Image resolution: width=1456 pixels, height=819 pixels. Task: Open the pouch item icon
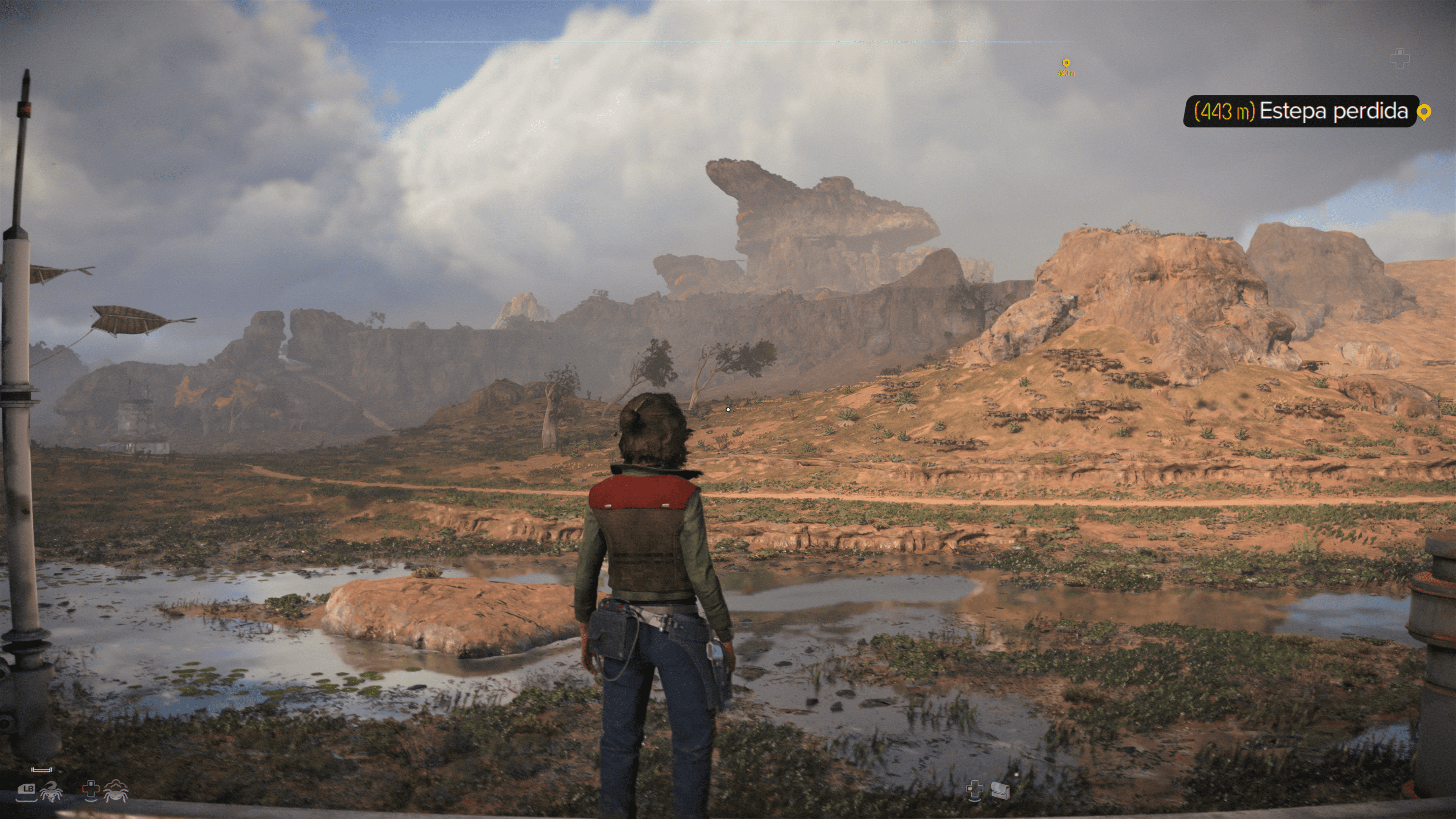point(1001,790)
